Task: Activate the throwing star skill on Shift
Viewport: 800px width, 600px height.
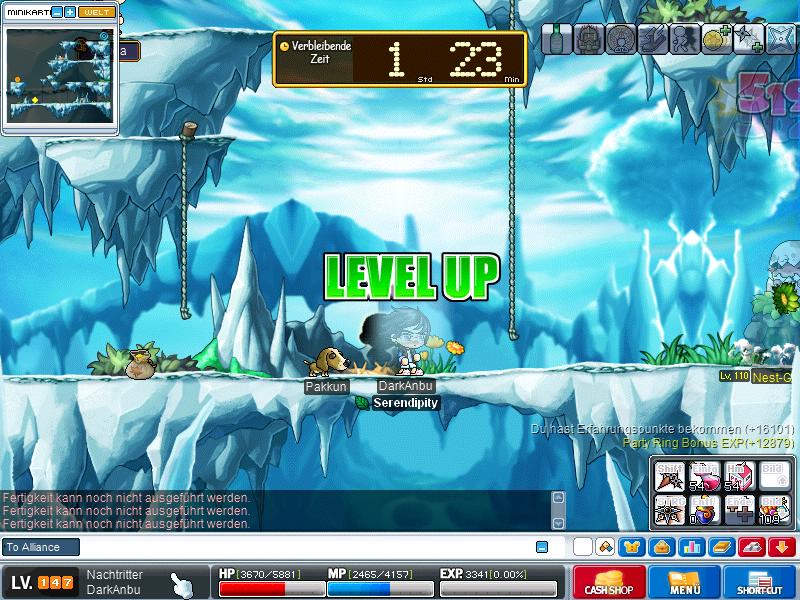Action: coord(668,478)
